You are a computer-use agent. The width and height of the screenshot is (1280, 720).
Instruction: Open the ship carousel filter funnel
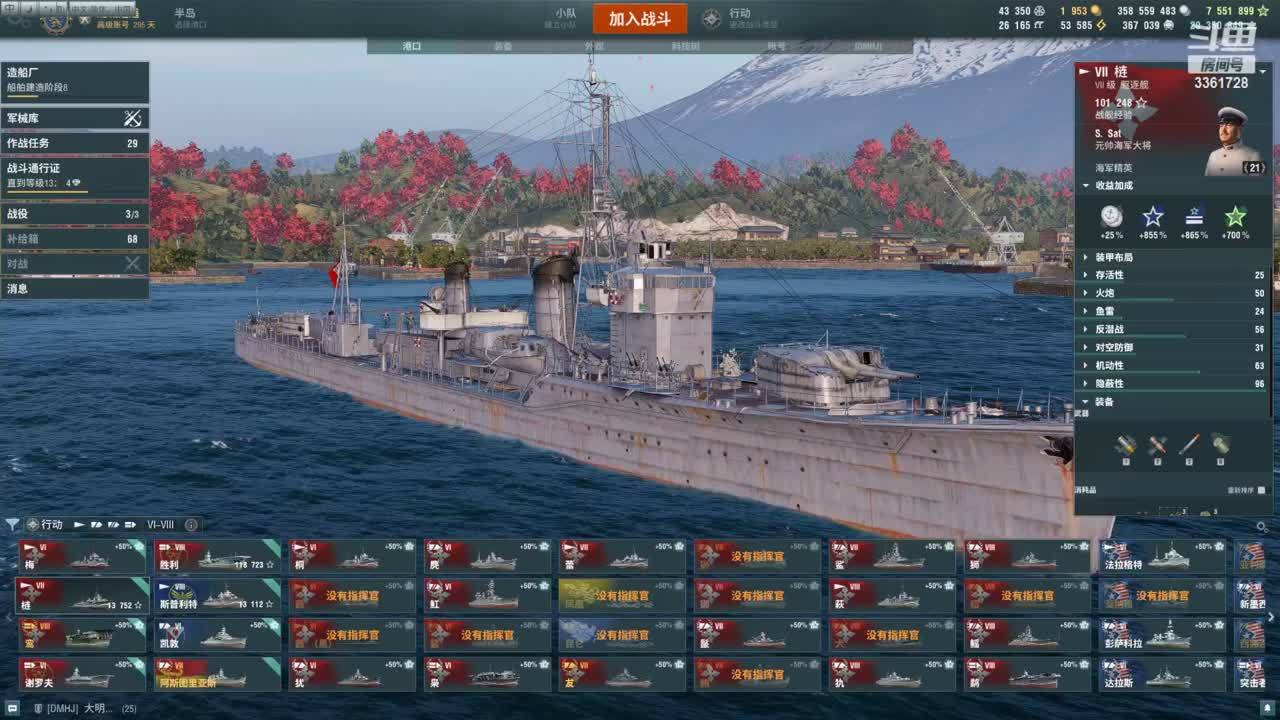12,524
